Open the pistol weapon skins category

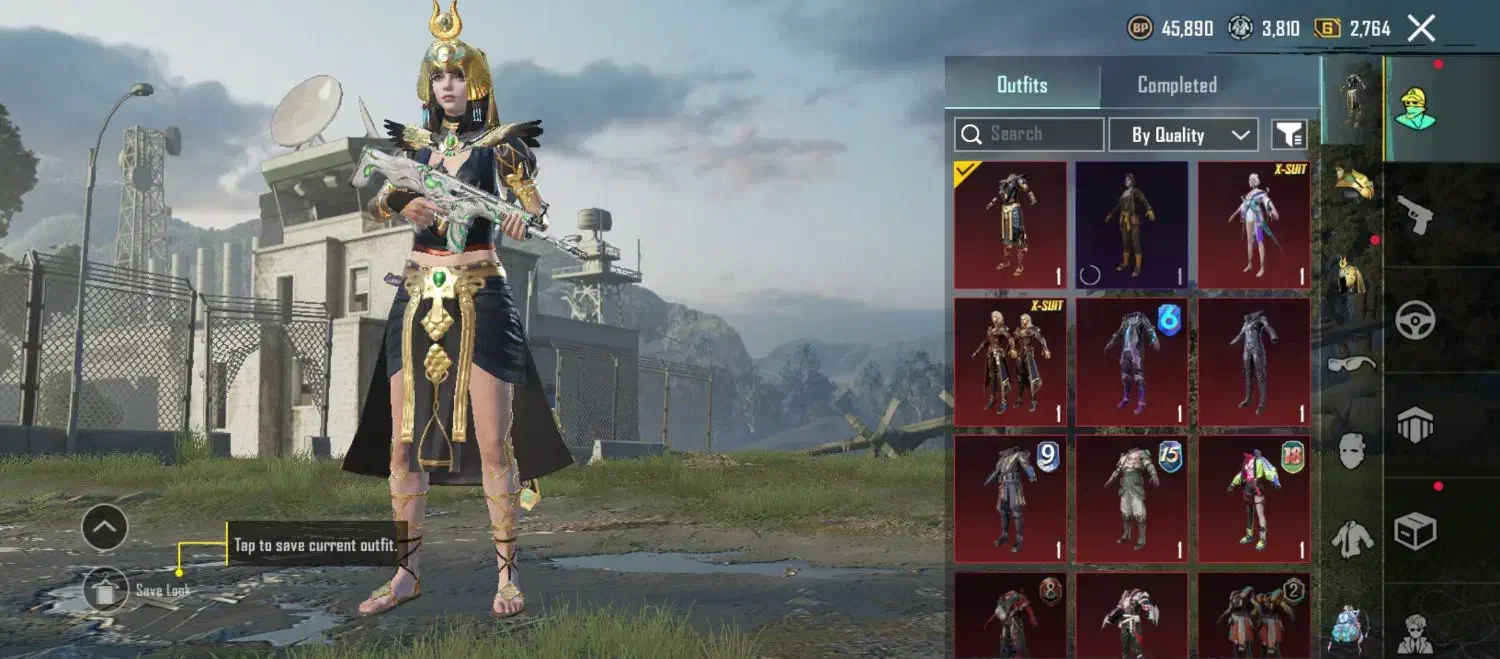pos(1416,215)
